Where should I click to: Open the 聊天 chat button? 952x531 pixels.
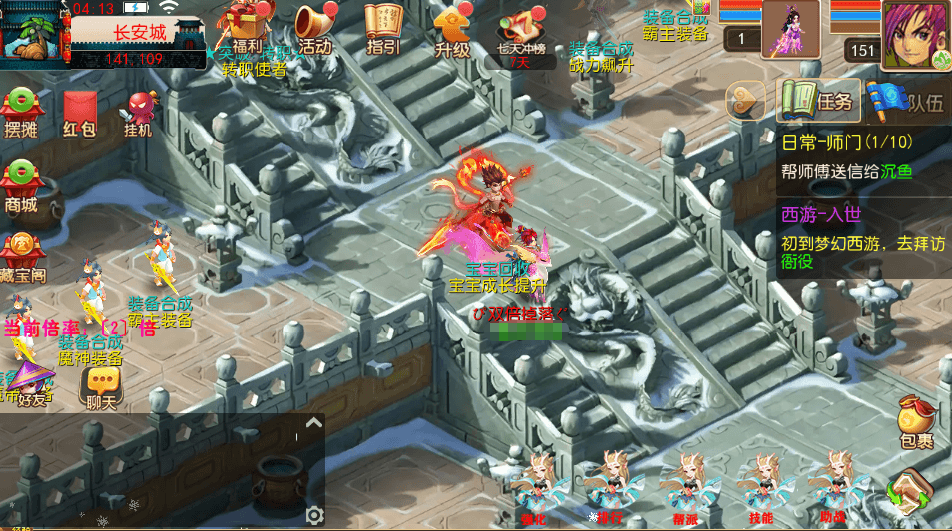pos(101,386)
